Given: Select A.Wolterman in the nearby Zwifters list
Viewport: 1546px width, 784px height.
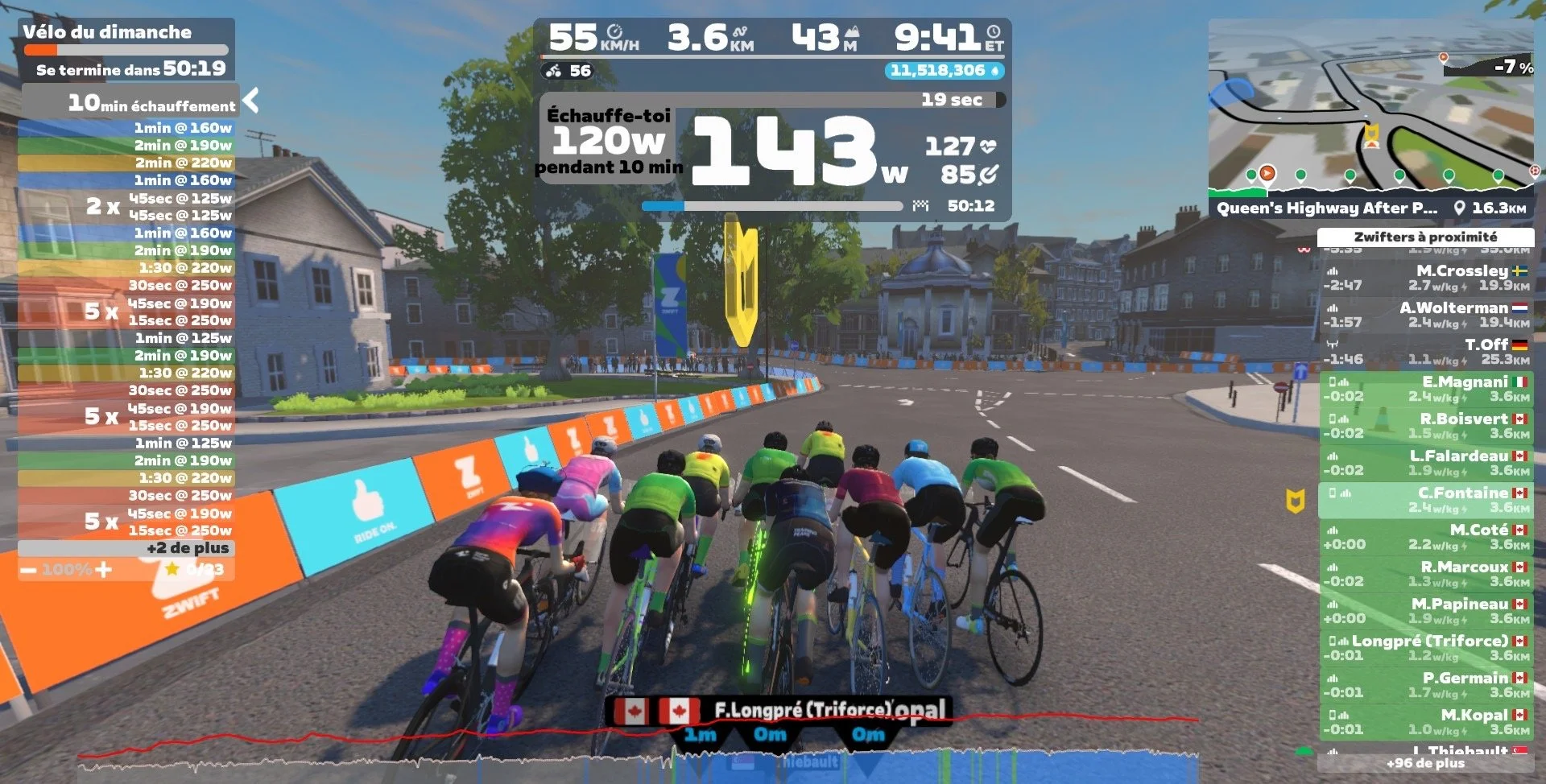Looking at the screenshot, I should click(x=1425, y=315).
